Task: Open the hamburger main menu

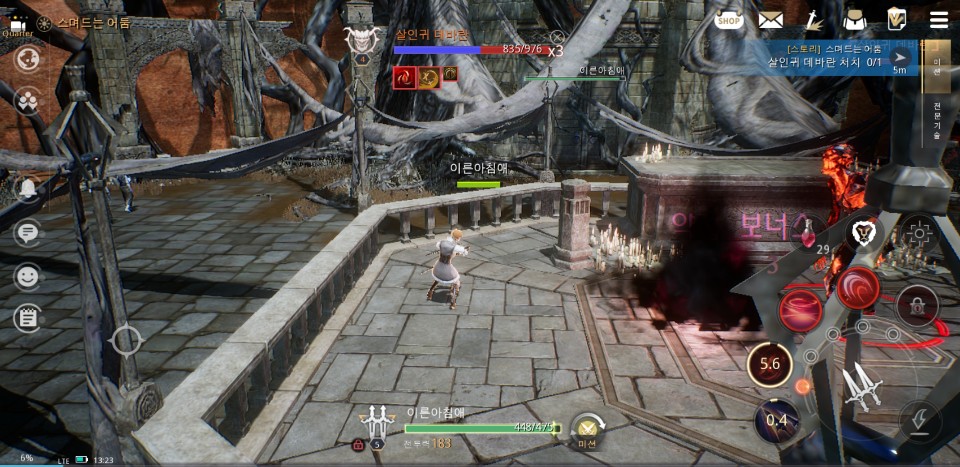Action: [x=939, y=19]
